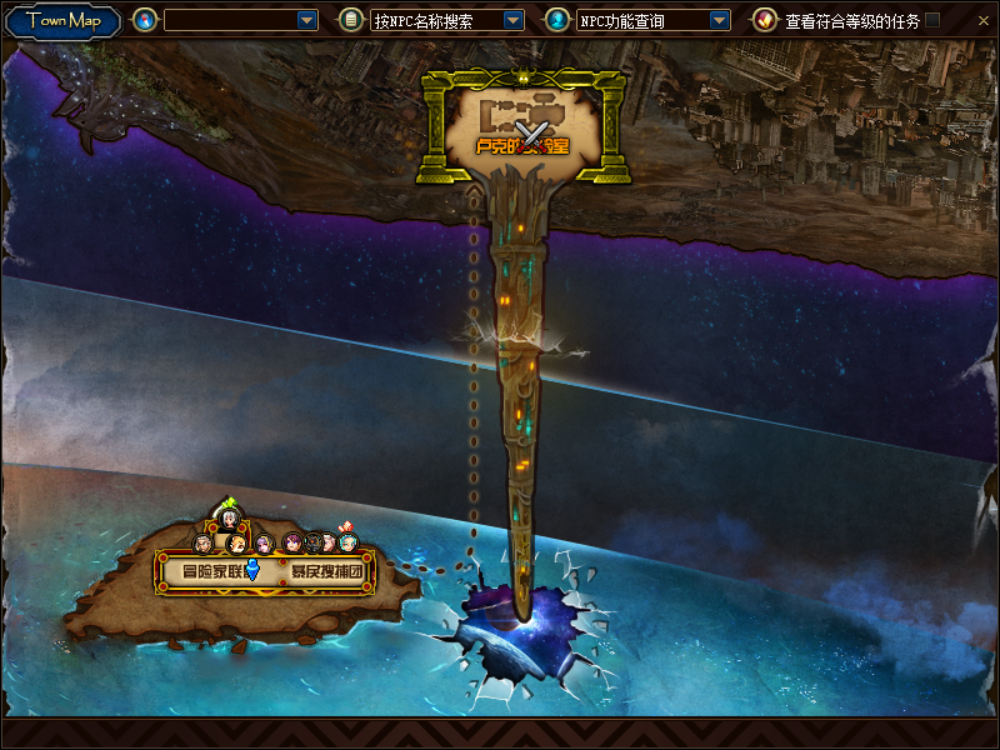Click the Town Map title button
The image size is (1000, 750).
tap(63, 21)
